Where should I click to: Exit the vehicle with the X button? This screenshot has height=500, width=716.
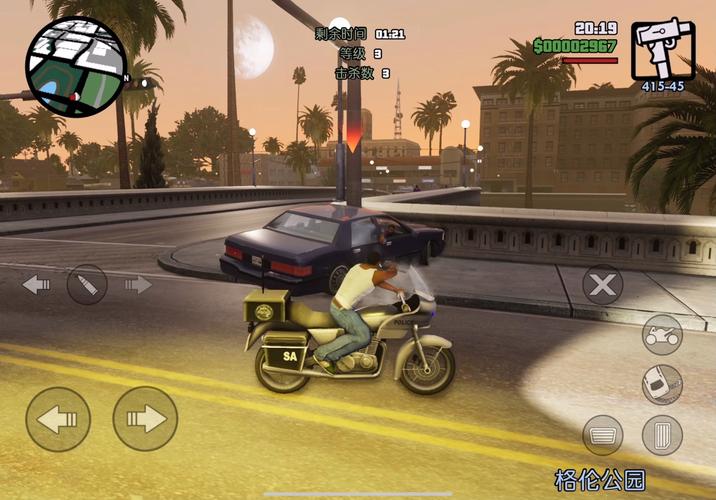(x=602, y=286)
